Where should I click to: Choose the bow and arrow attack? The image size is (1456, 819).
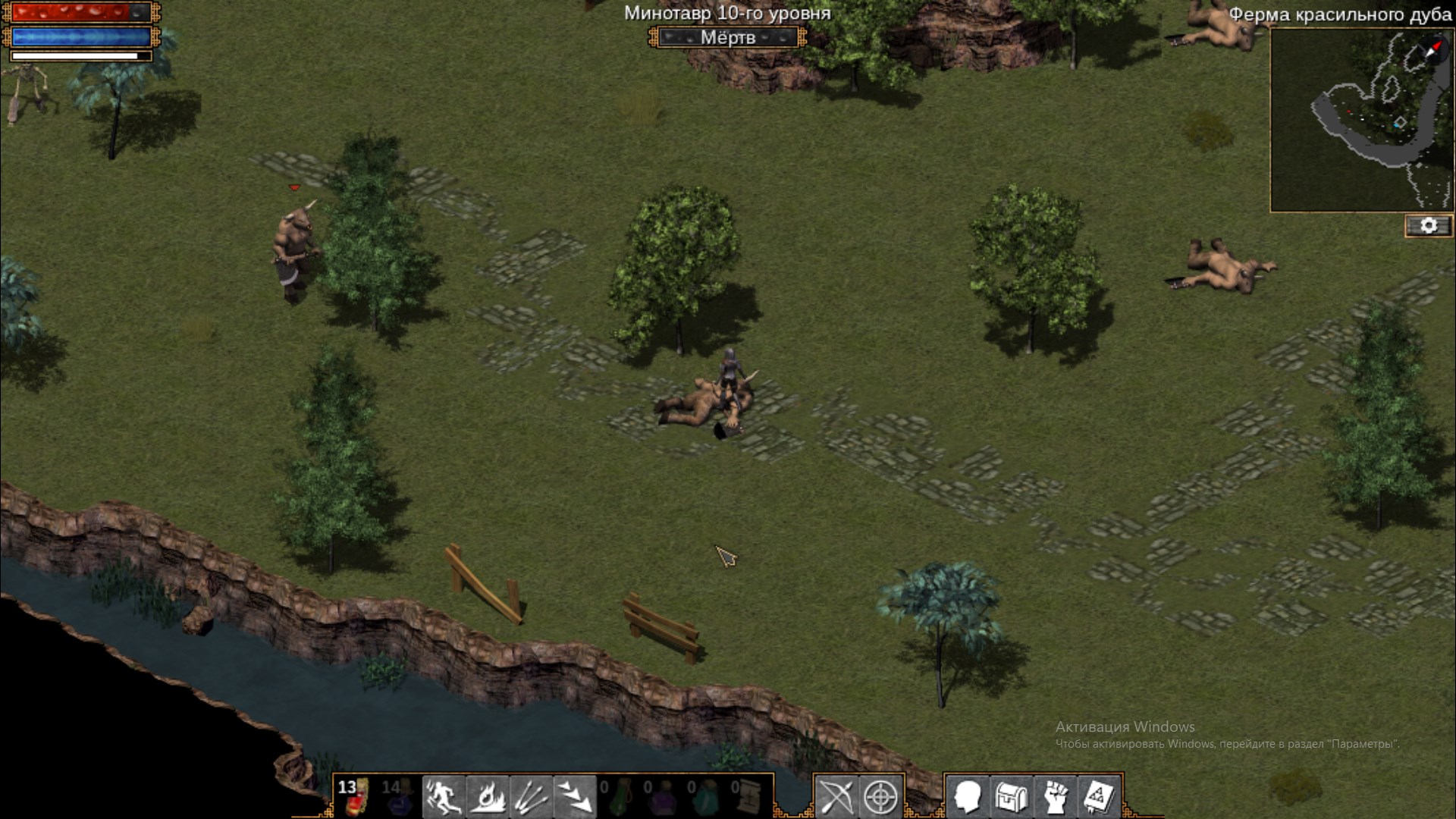(x=836, y=797)
